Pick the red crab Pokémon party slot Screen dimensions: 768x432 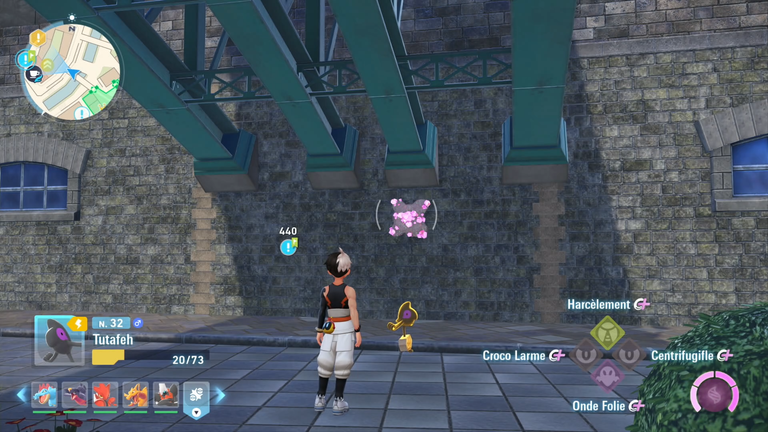coord(104,395)
